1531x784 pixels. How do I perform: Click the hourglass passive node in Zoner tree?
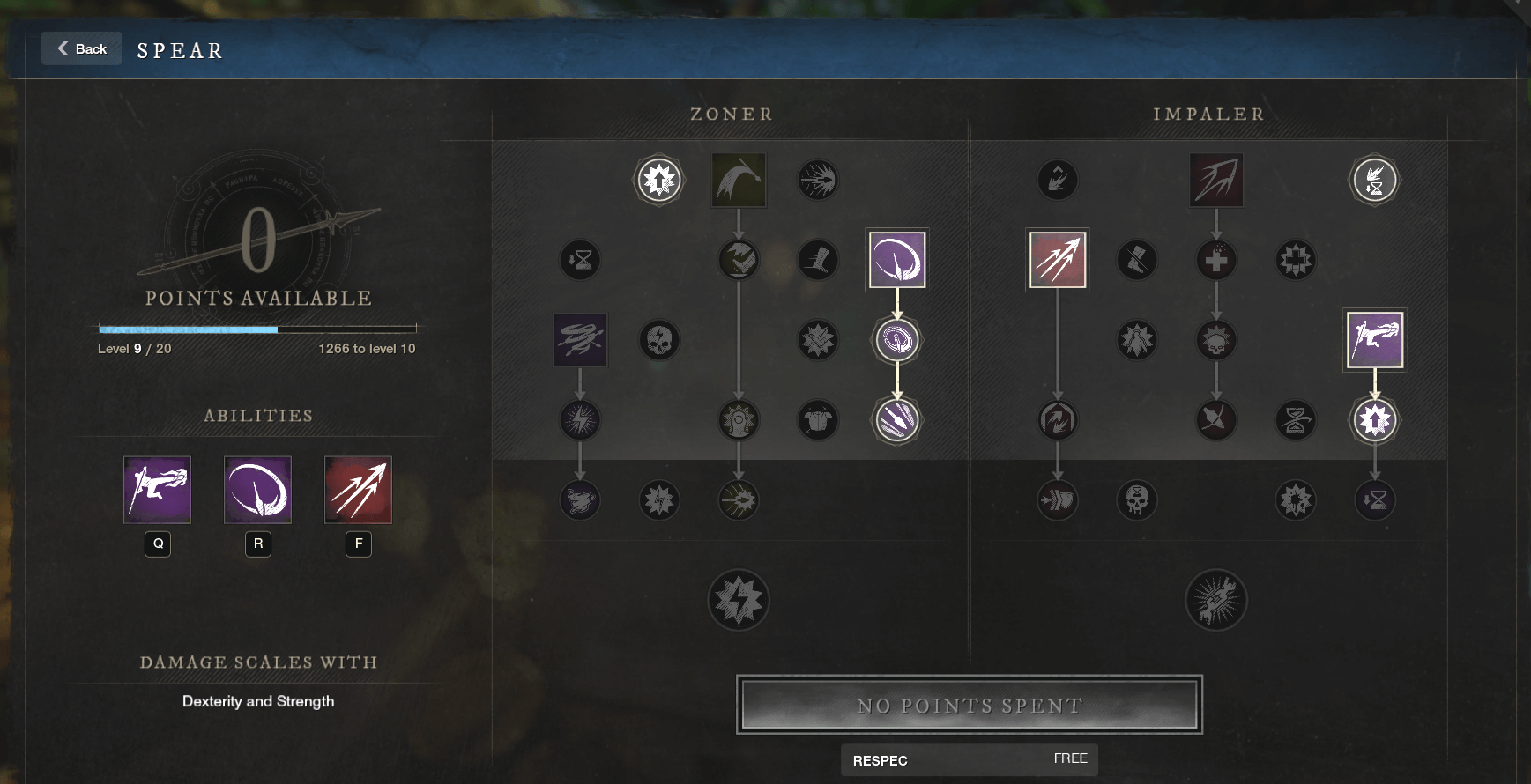(x=580, y=260)
